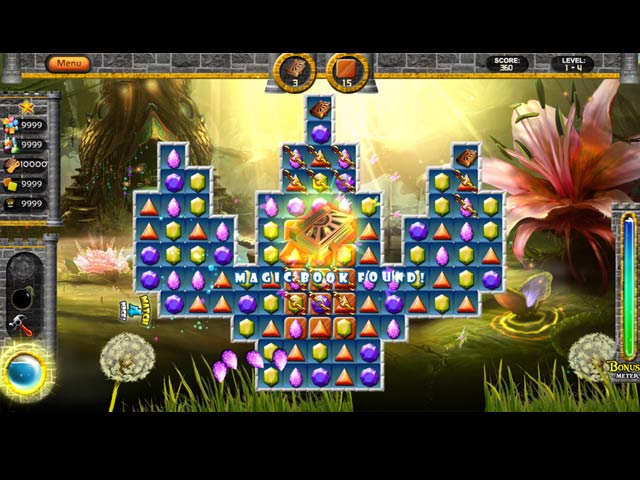Pick the purple gem below the topmost book tile

(x=320, y=133)
